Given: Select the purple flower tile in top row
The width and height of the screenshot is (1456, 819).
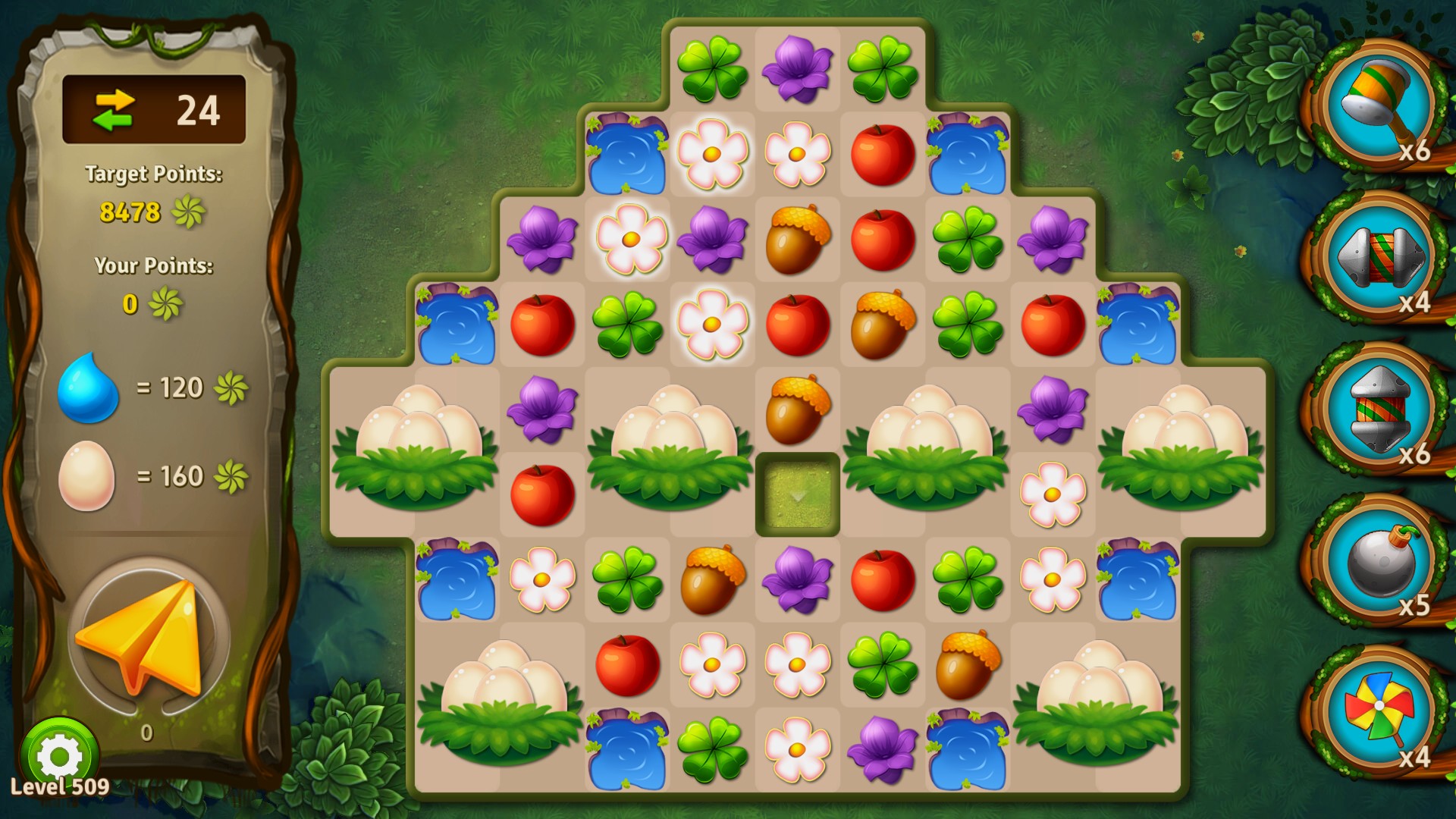Looking at the screenshot, I should tap(797, 69).
